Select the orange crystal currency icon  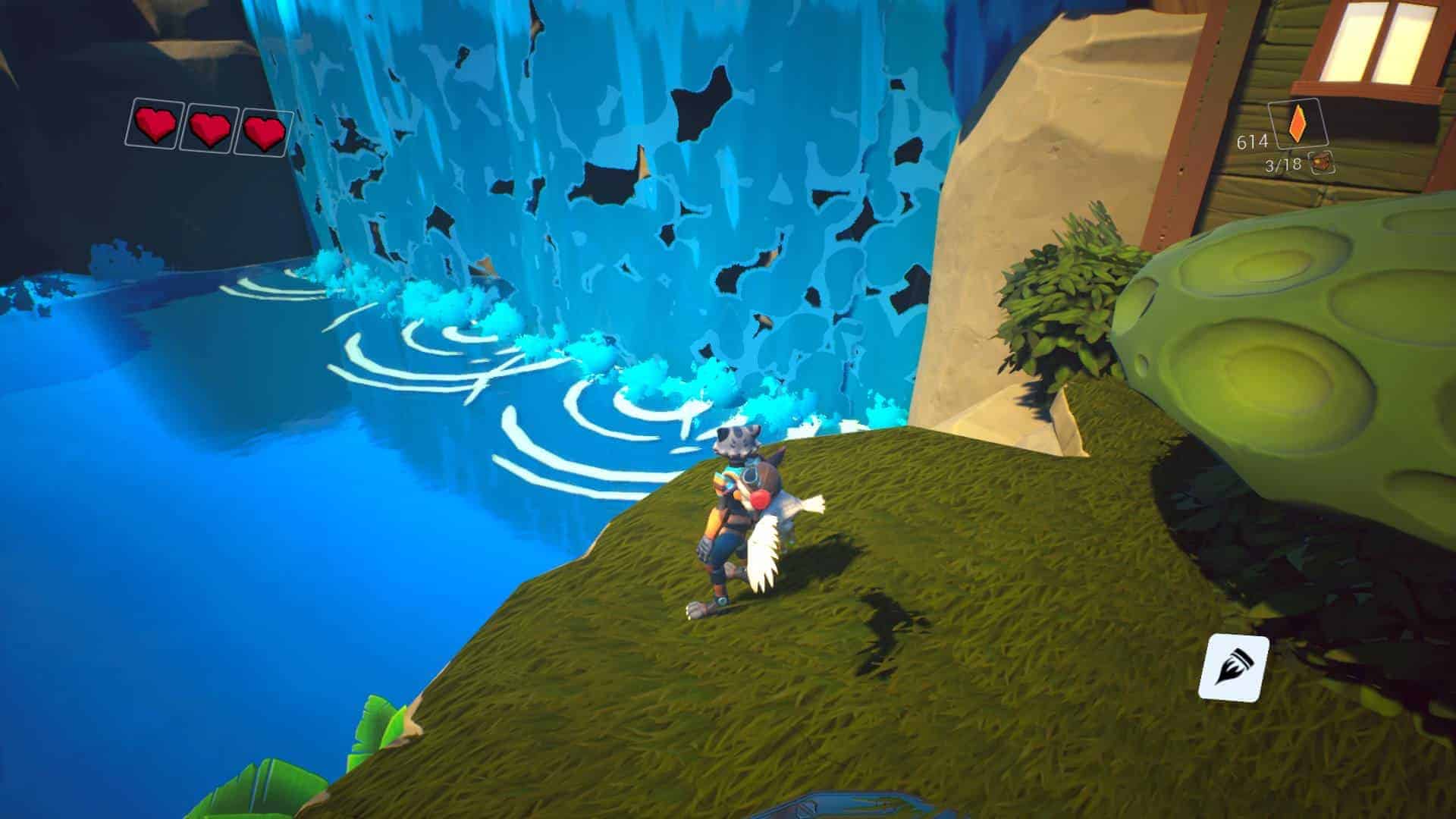click(1299, 123)
